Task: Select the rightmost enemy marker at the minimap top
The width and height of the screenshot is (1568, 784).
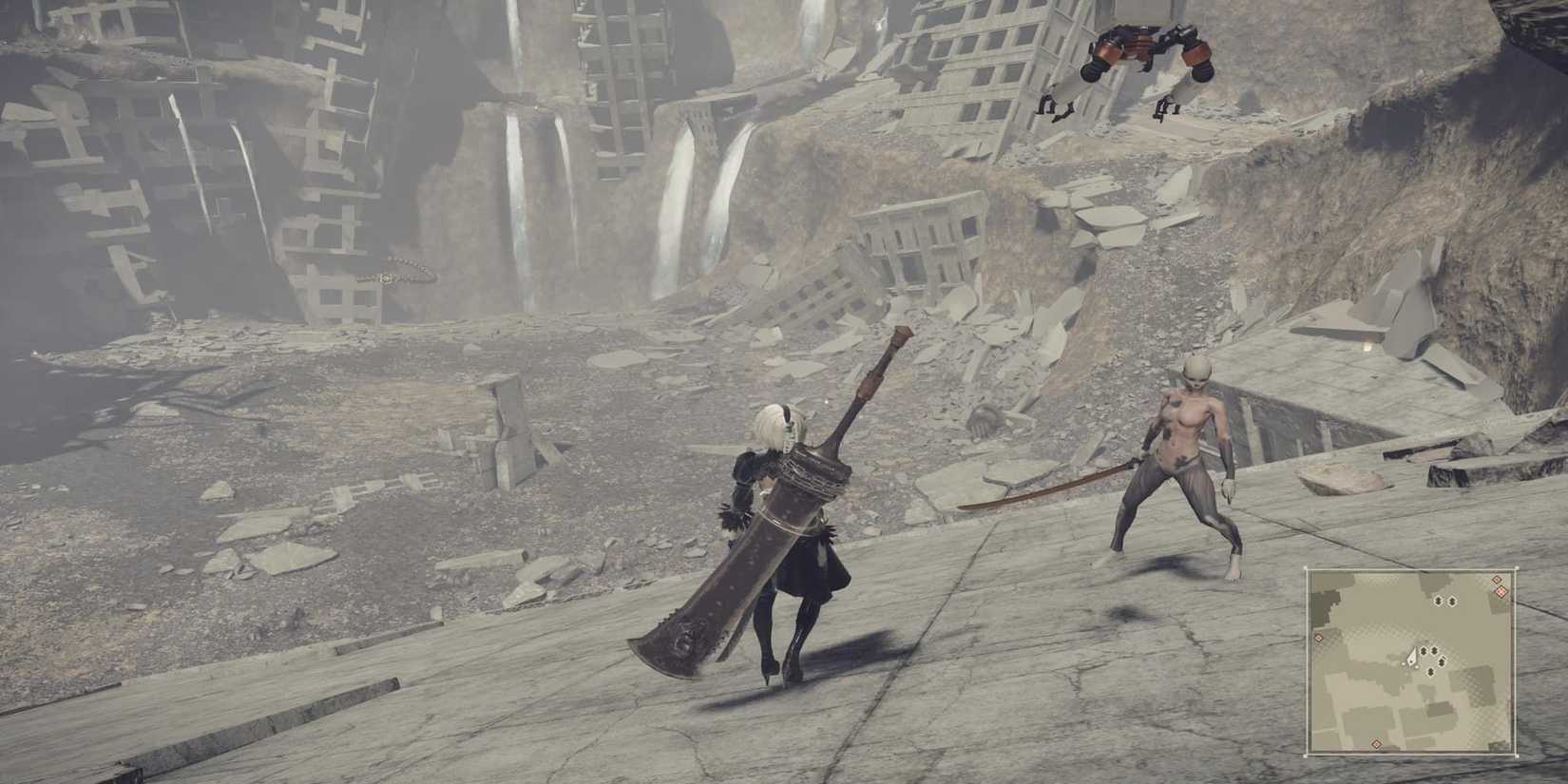Action: point(1451,601)
